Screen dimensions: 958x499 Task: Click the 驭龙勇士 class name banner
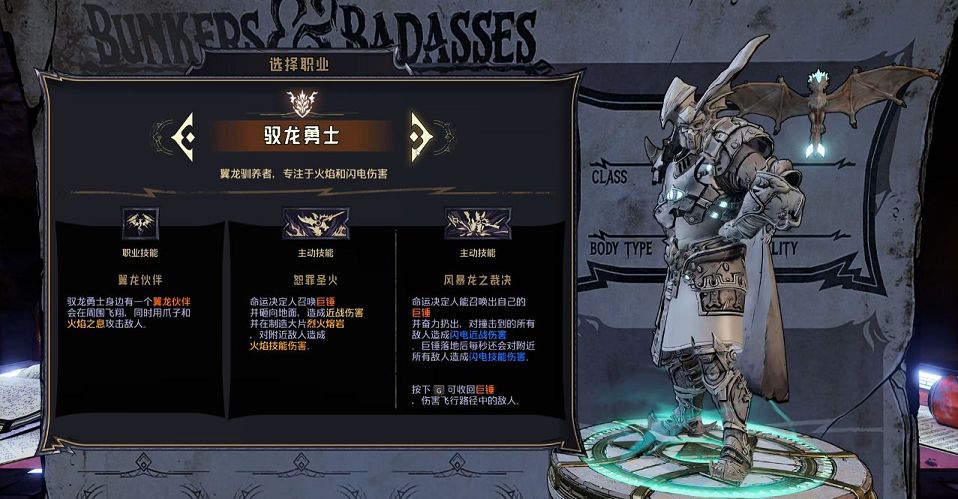pyautogui.click(x=301, y=135)
